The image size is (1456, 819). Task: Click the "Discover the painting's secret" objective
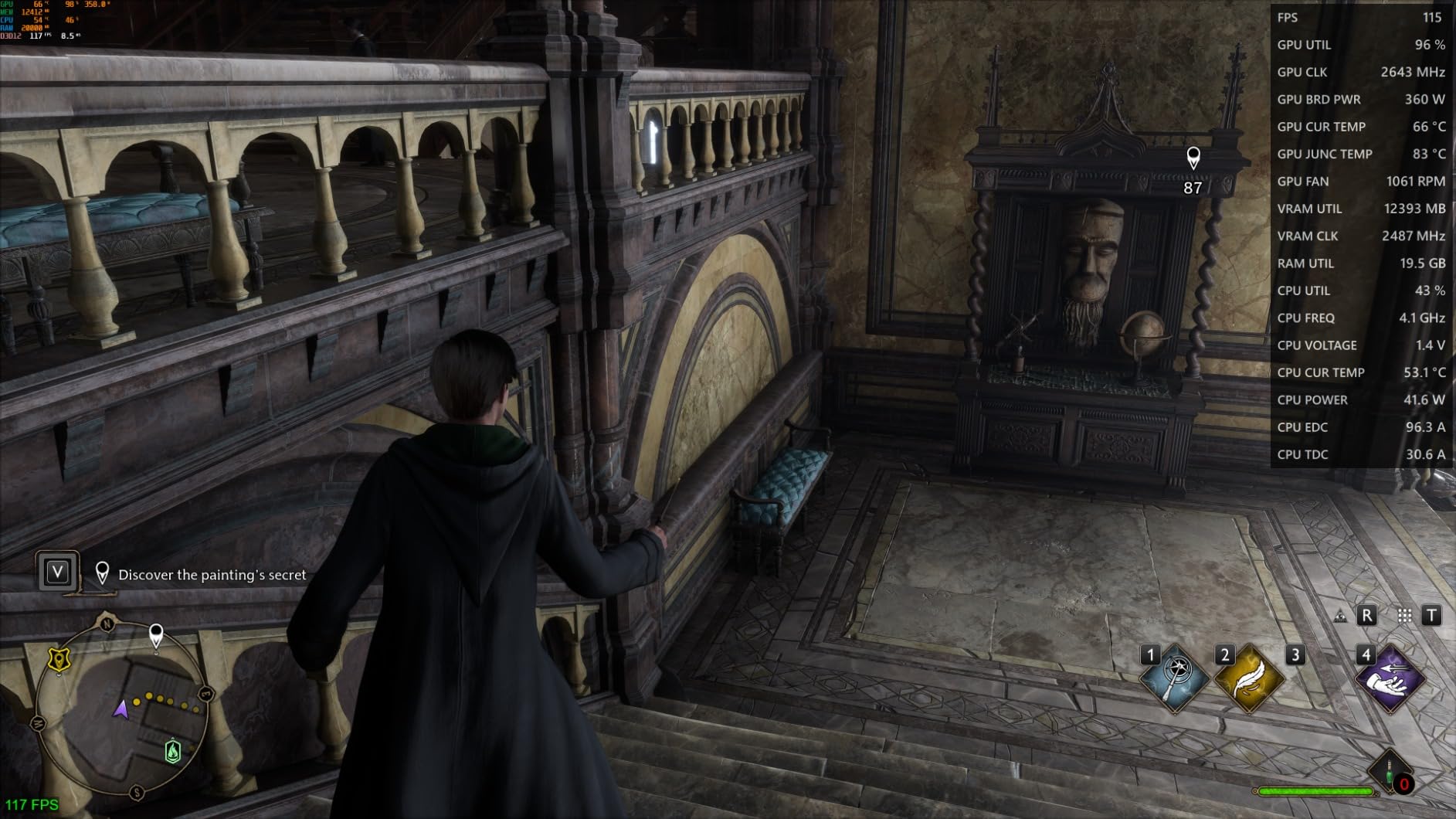pyautogui.click(x=212, y=575)
